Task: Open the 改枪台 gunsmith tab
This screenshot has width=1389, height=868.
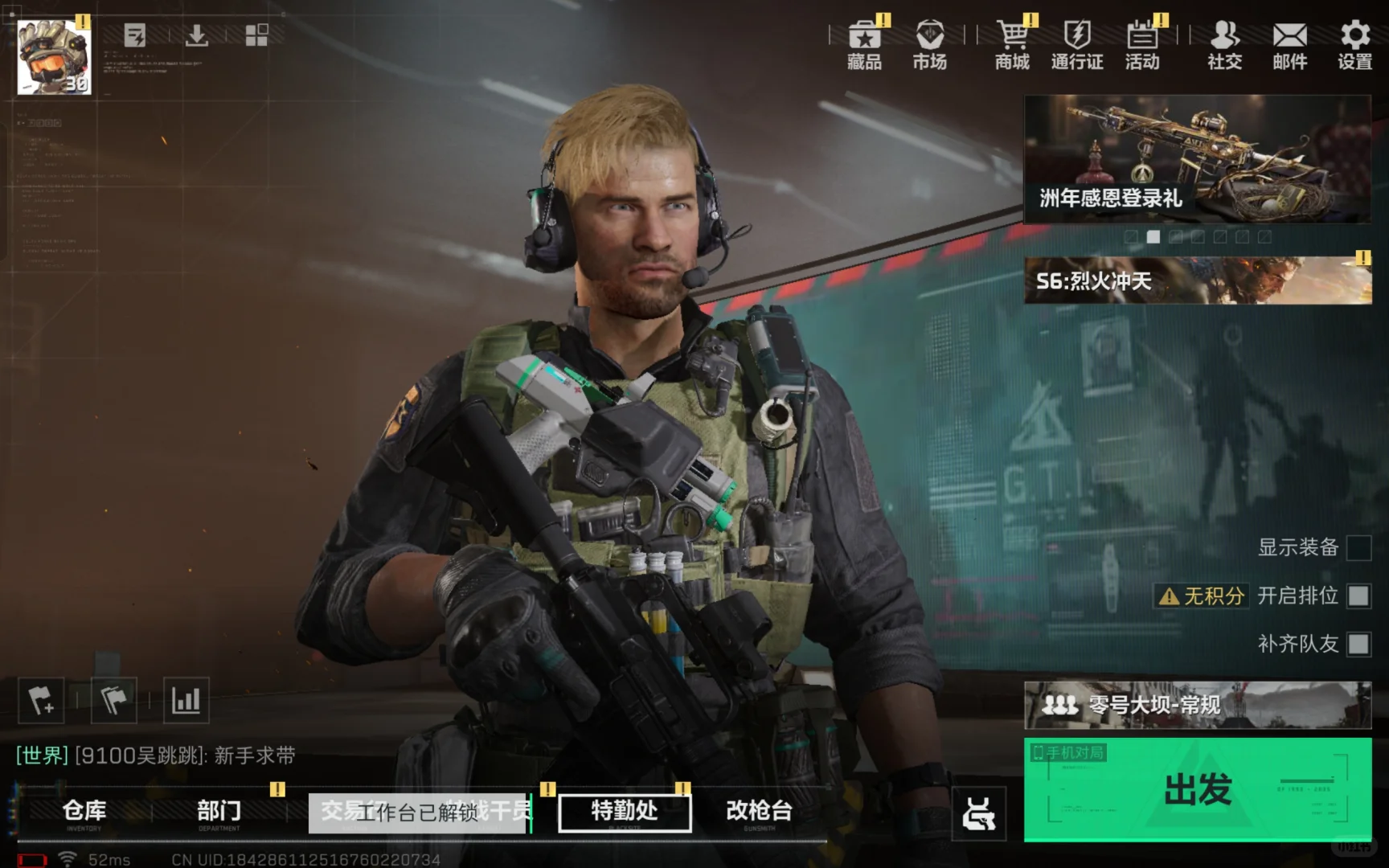Action: tap(759, 812)
